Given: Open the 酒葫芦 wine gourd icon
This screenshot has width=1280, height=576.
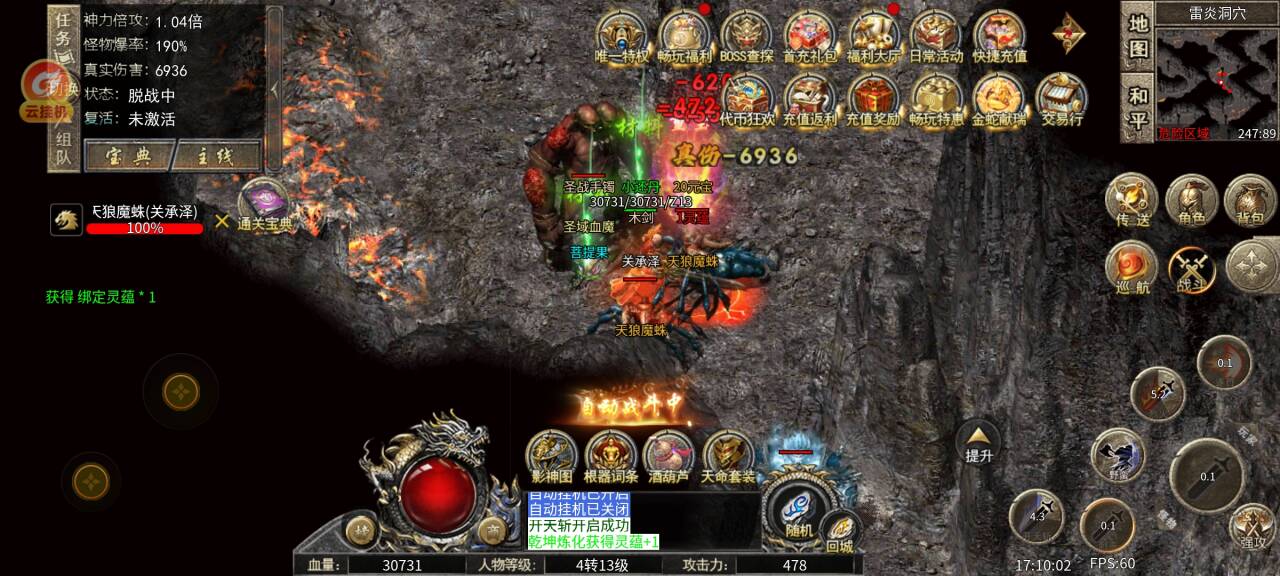Looking at the screenshot, I should (669, 458).
